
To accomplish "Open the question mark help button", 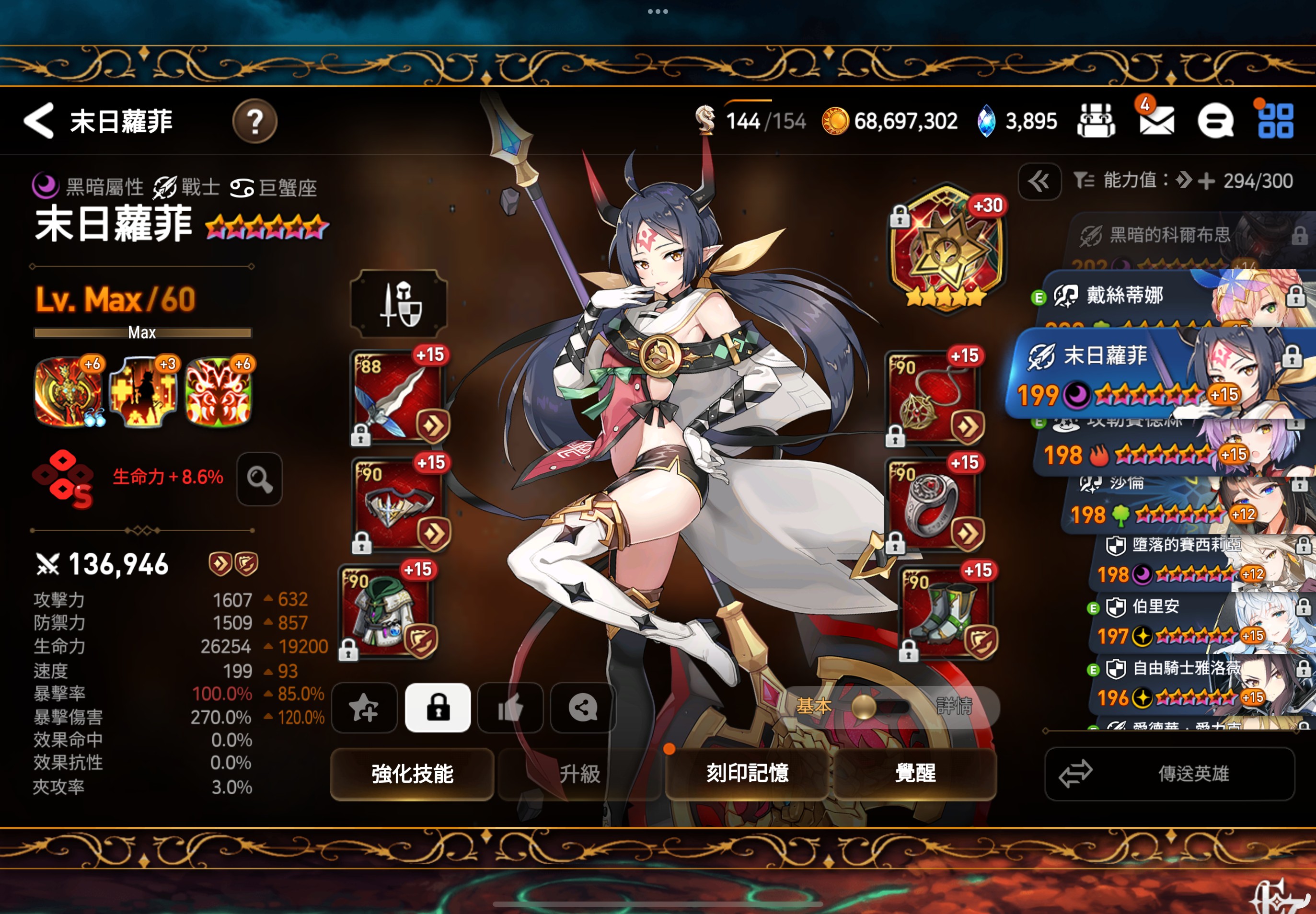I will click(254, 121).
